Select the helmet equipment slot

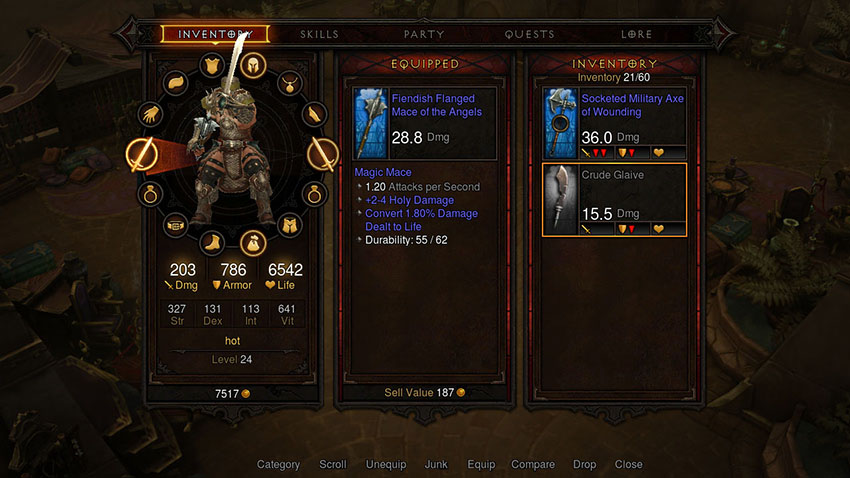(250, 66)
